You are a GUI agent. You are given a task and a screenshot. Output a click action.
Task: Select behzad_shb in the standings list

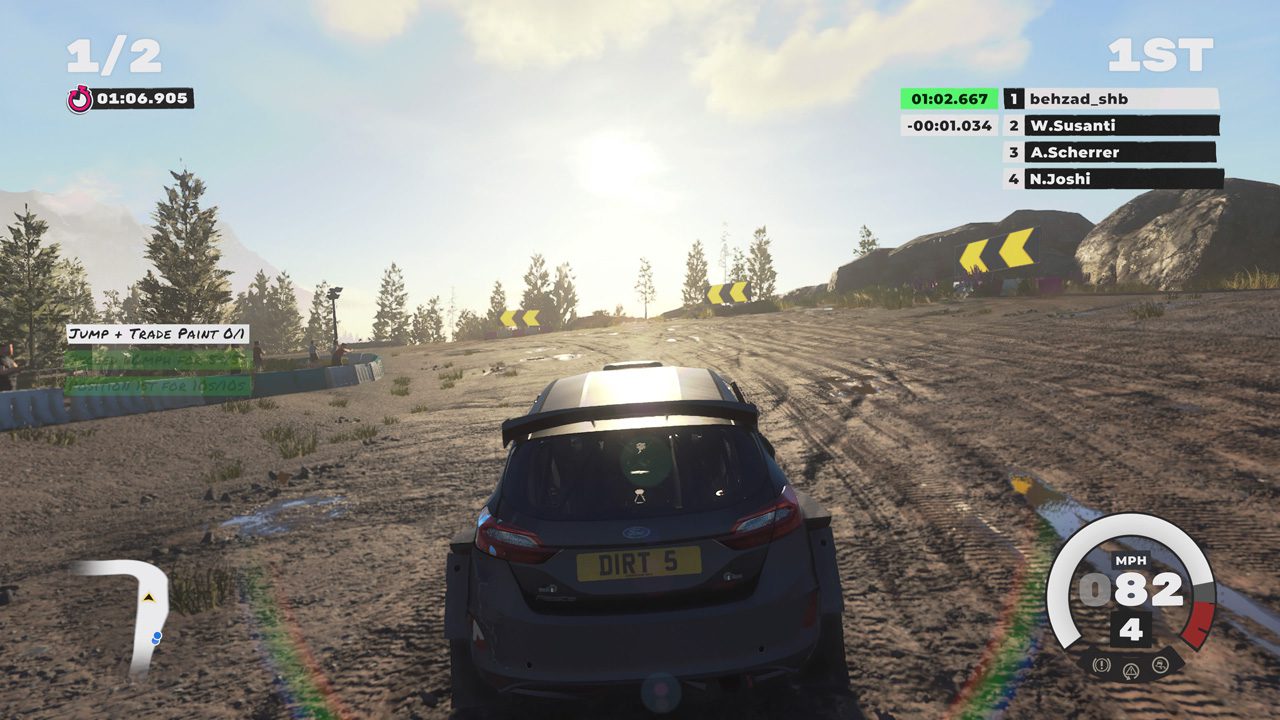click(x=1110, y=99)
